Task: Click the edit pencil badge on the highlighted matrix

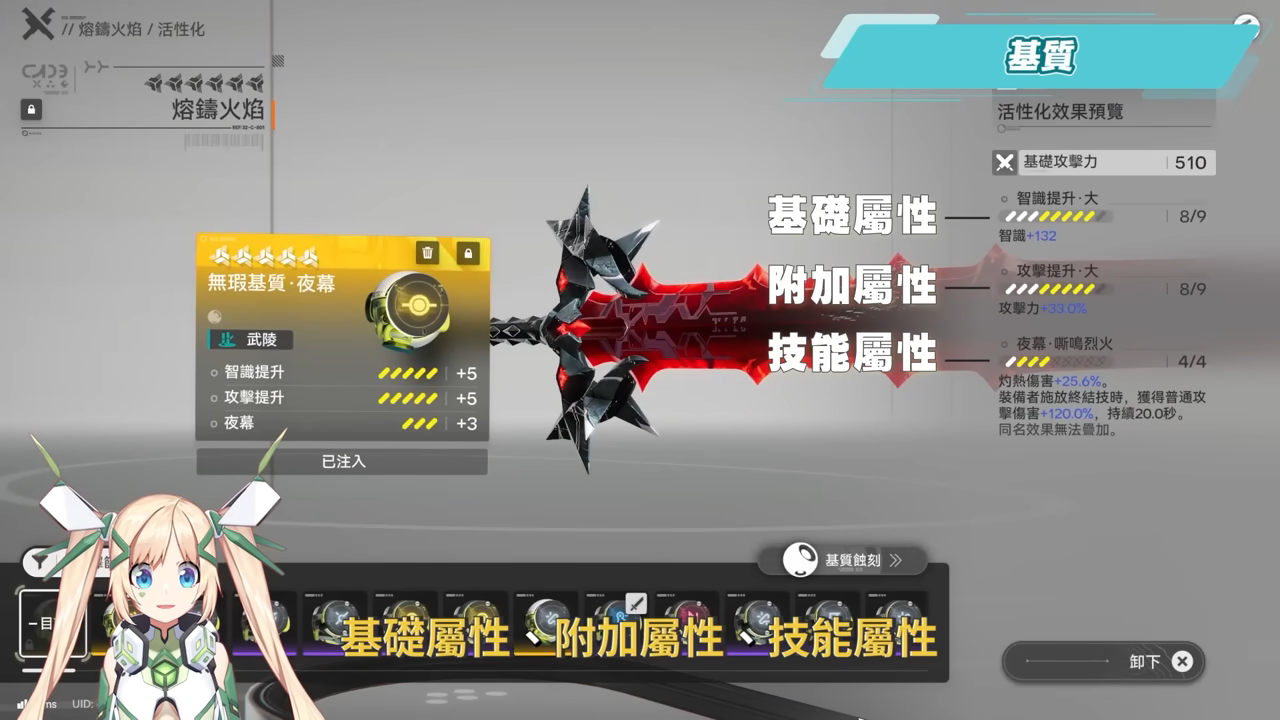Action: pos(636,603)
